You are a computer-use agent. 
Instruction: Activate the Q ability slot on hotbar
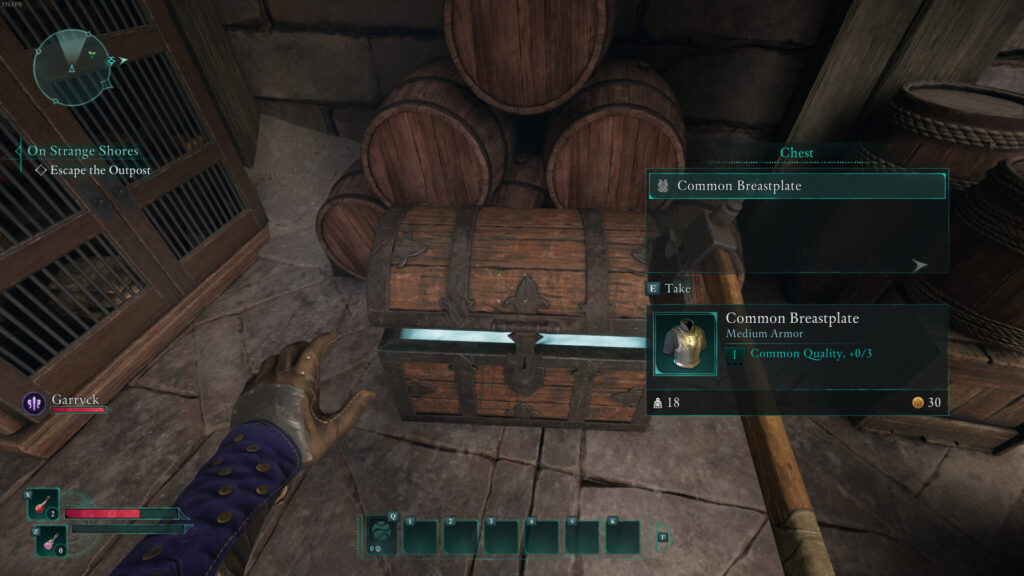(x=380, y=536)
